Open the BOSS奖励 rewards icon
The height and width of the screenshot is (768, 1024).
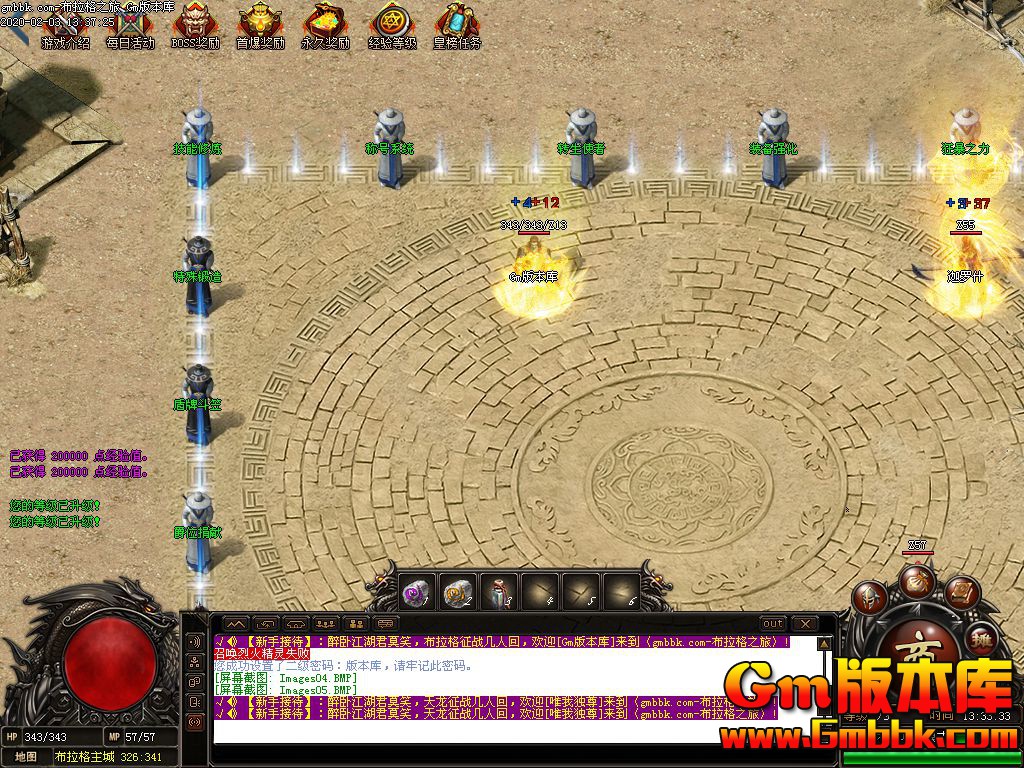[x=196, y=24]
